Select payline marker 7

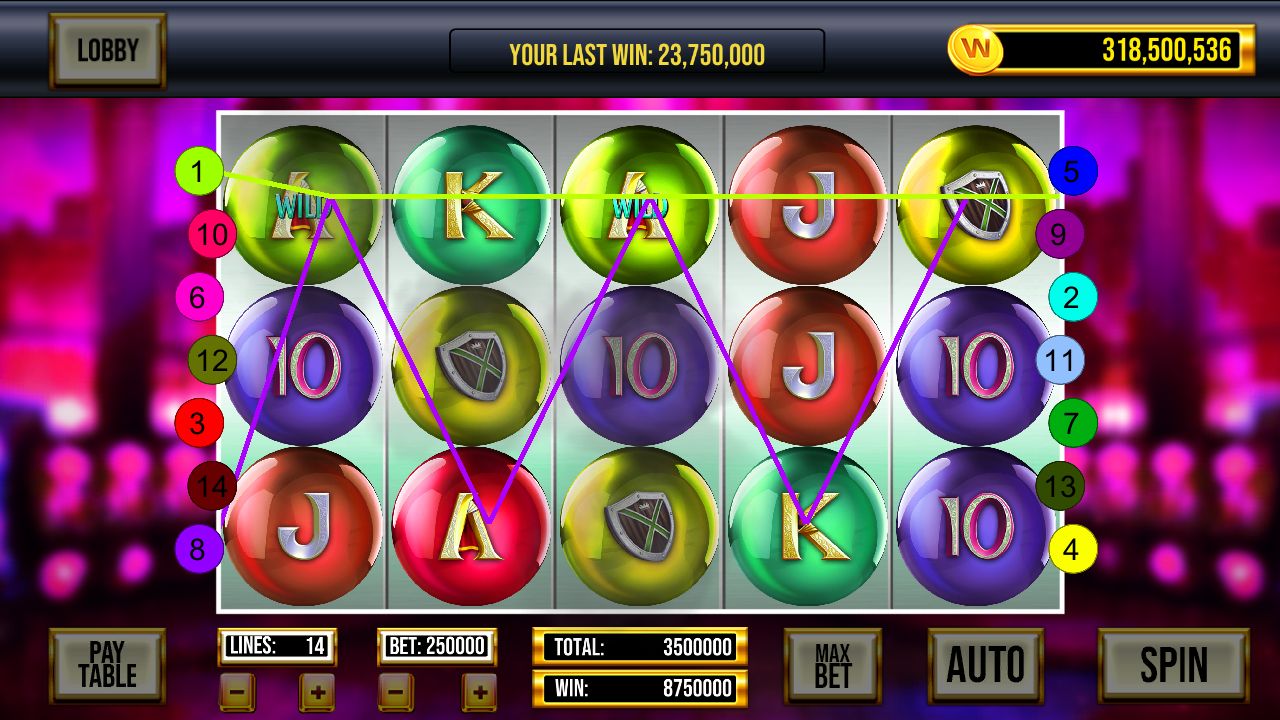[1072, 423]
